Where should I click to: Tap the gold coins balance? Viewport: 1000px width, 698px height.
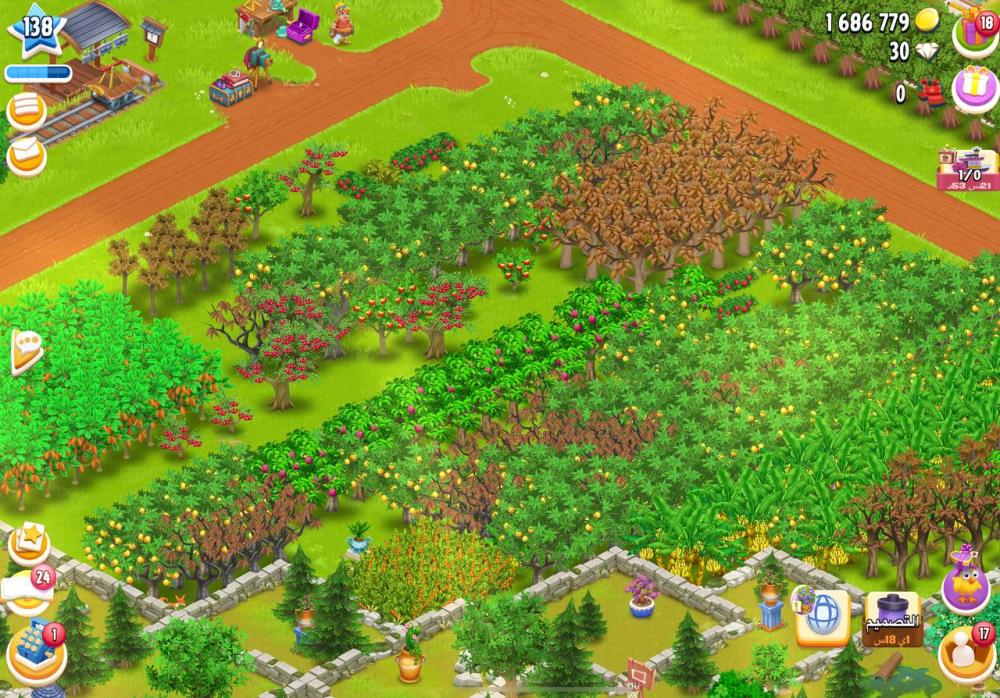pos(881,22)
